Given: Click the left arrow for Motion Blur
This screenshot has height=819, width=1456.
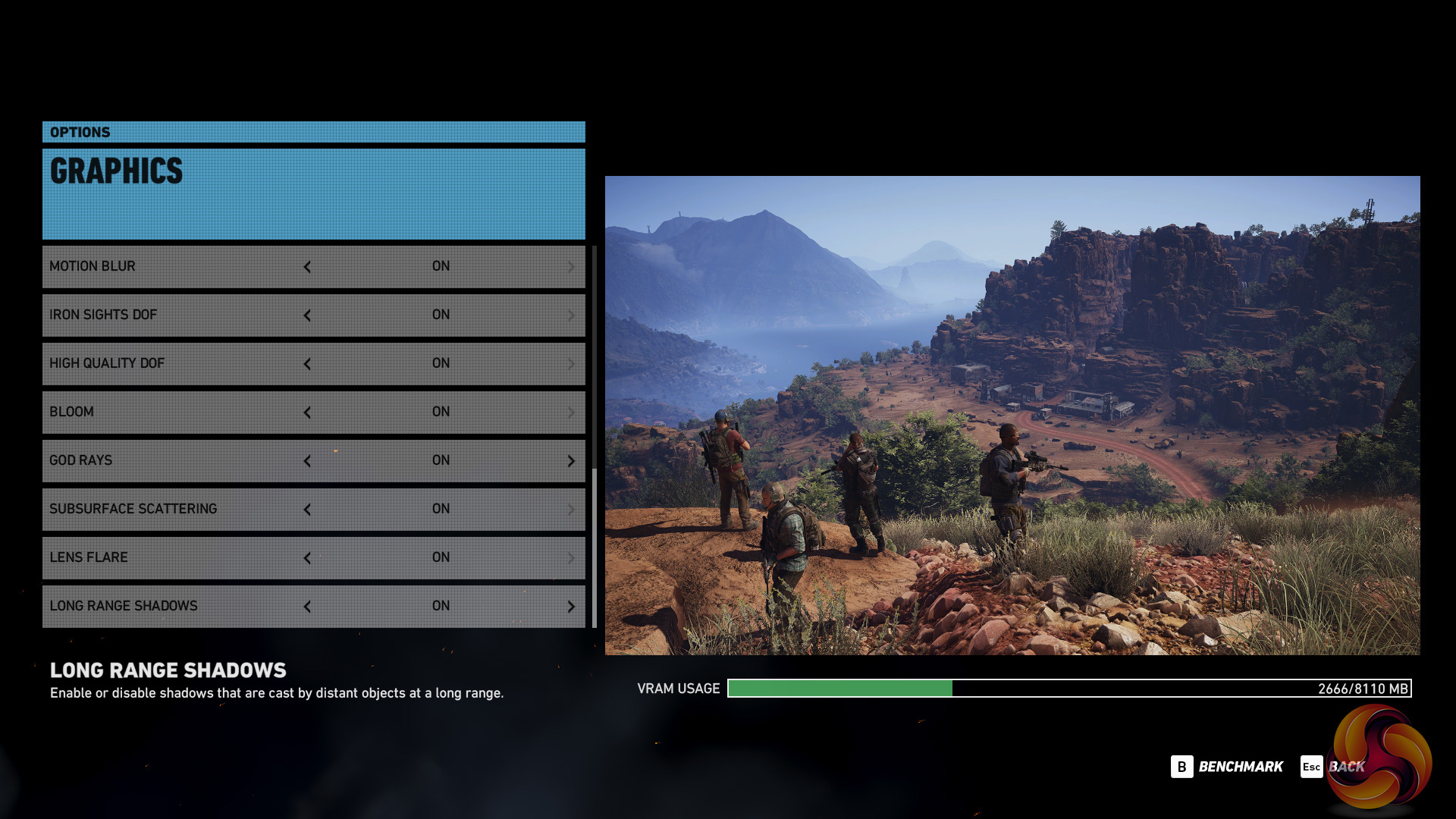Looking at the screenshot, I should [307, 267].
